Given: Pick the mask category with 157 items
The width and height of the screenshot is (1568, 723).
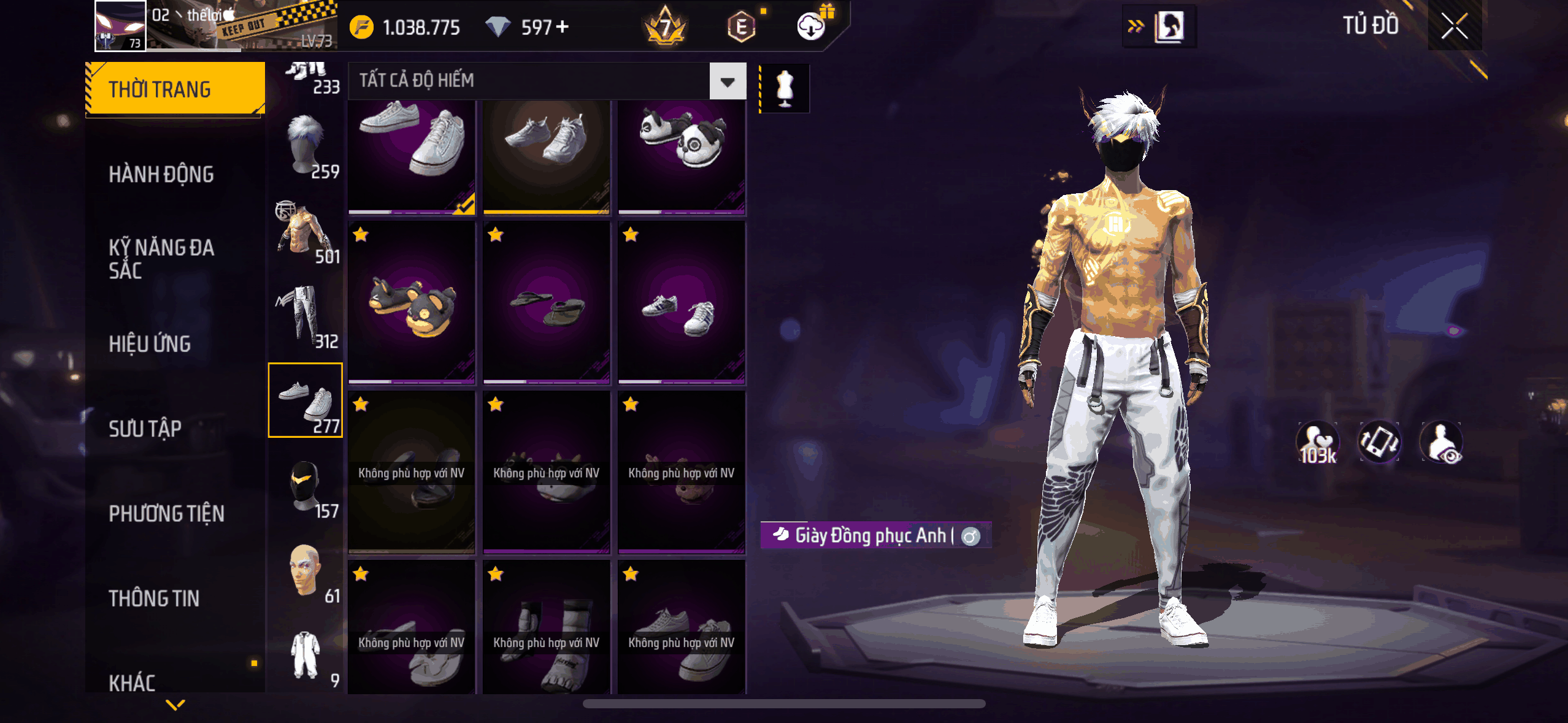Looking at the screenshot, I should tap(306, 488).
